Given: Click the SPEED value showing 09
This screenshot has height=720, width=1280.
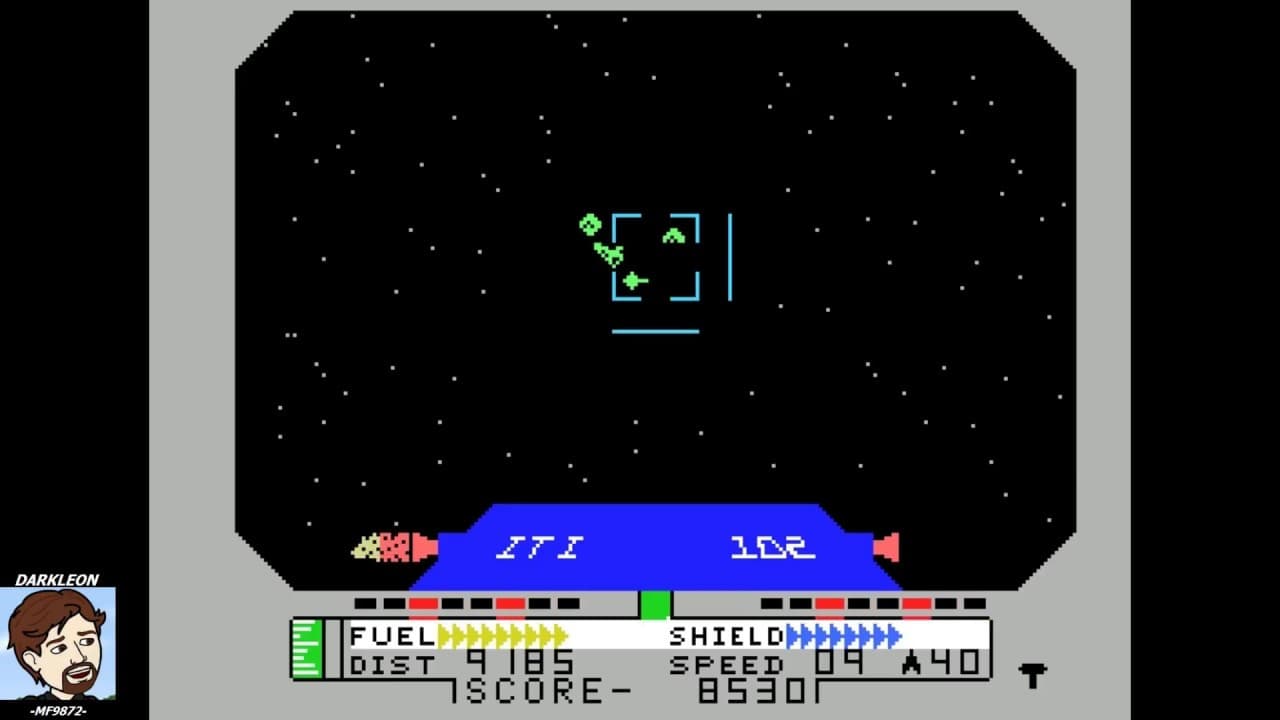Looking at the screenshot, I should [840, 661].
